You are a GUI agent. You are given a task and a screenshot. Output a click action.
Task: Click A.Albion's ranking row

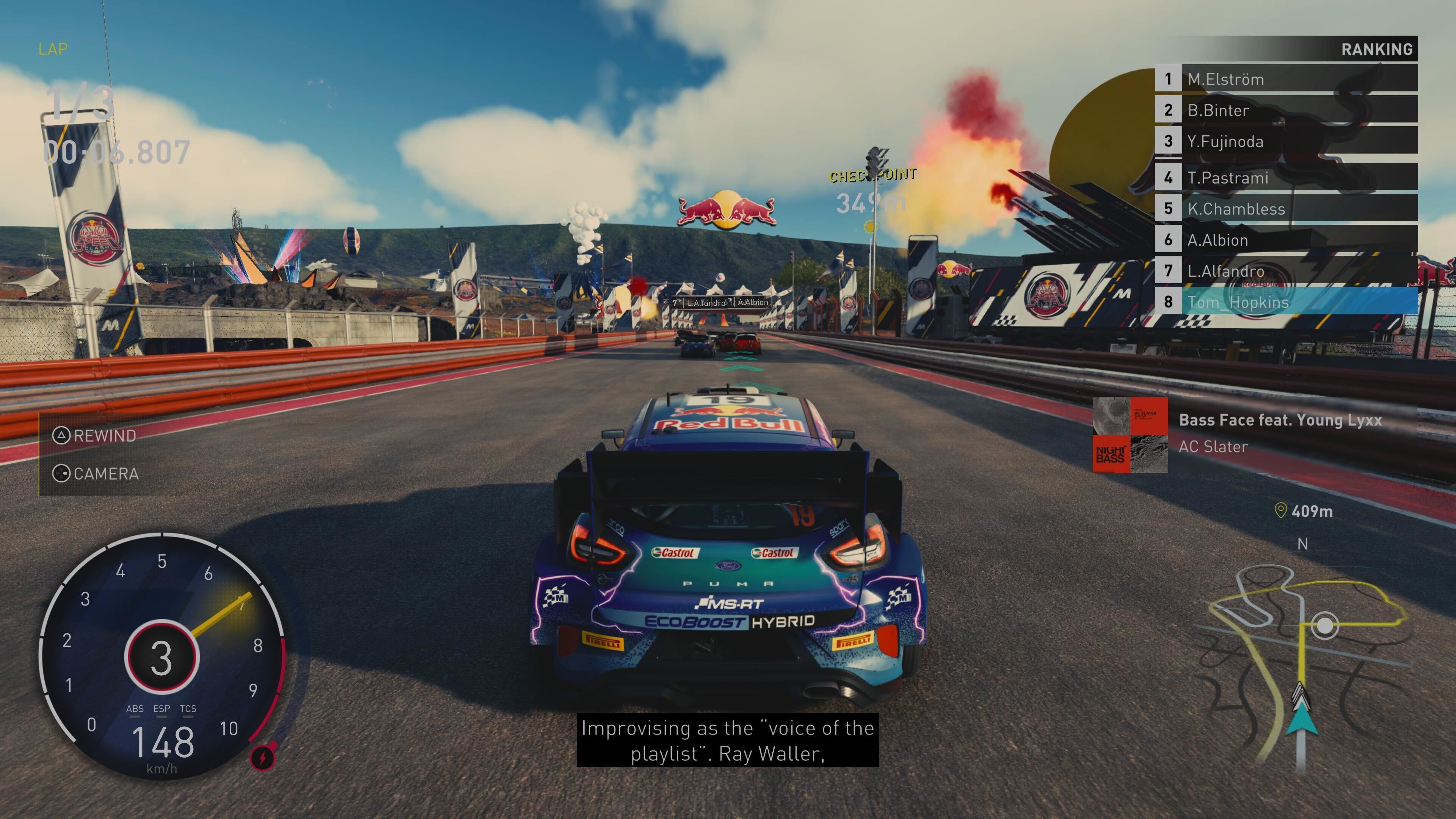pos(1285,240)
